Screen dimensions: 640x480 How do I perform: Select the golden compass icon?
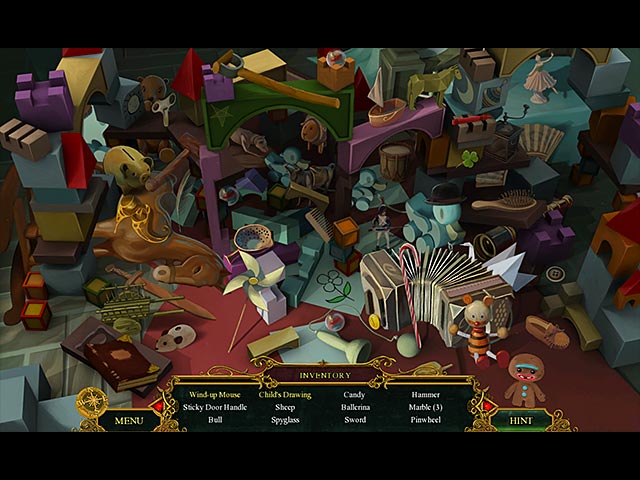coord(91,402)
